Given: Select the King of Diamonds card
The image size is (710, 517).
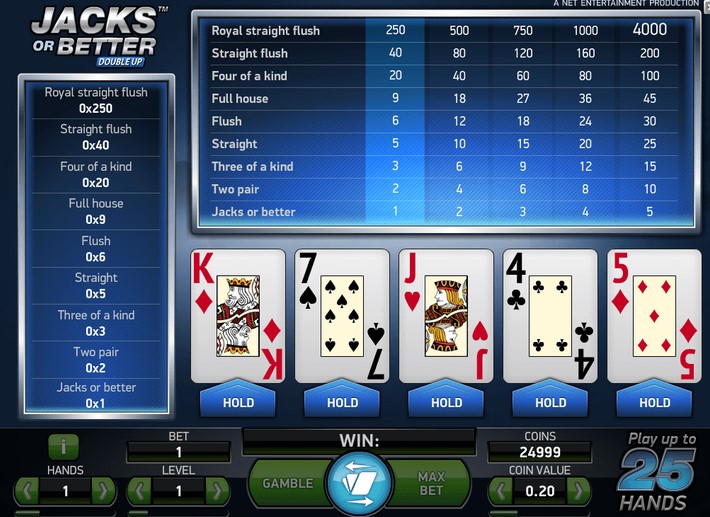Looking at the screenshot, I should tap(238, 316).
